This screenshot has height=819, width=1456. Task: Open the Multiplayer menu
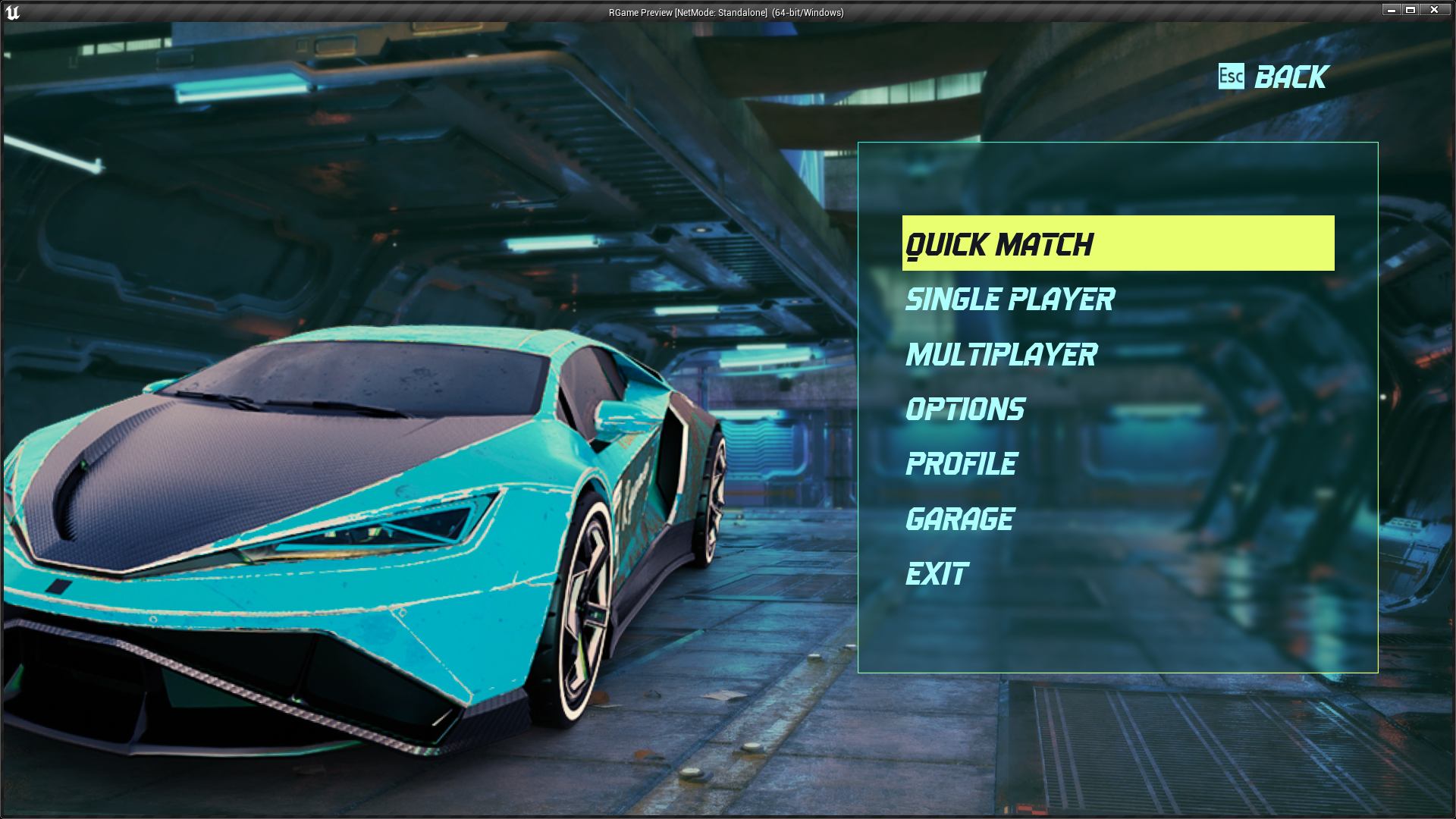point(1001,355)
